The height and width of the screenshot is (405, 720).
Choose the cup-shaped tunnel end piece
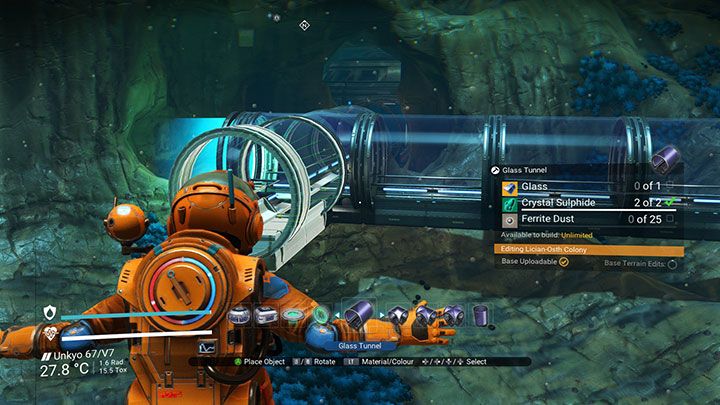pos(480,316)
